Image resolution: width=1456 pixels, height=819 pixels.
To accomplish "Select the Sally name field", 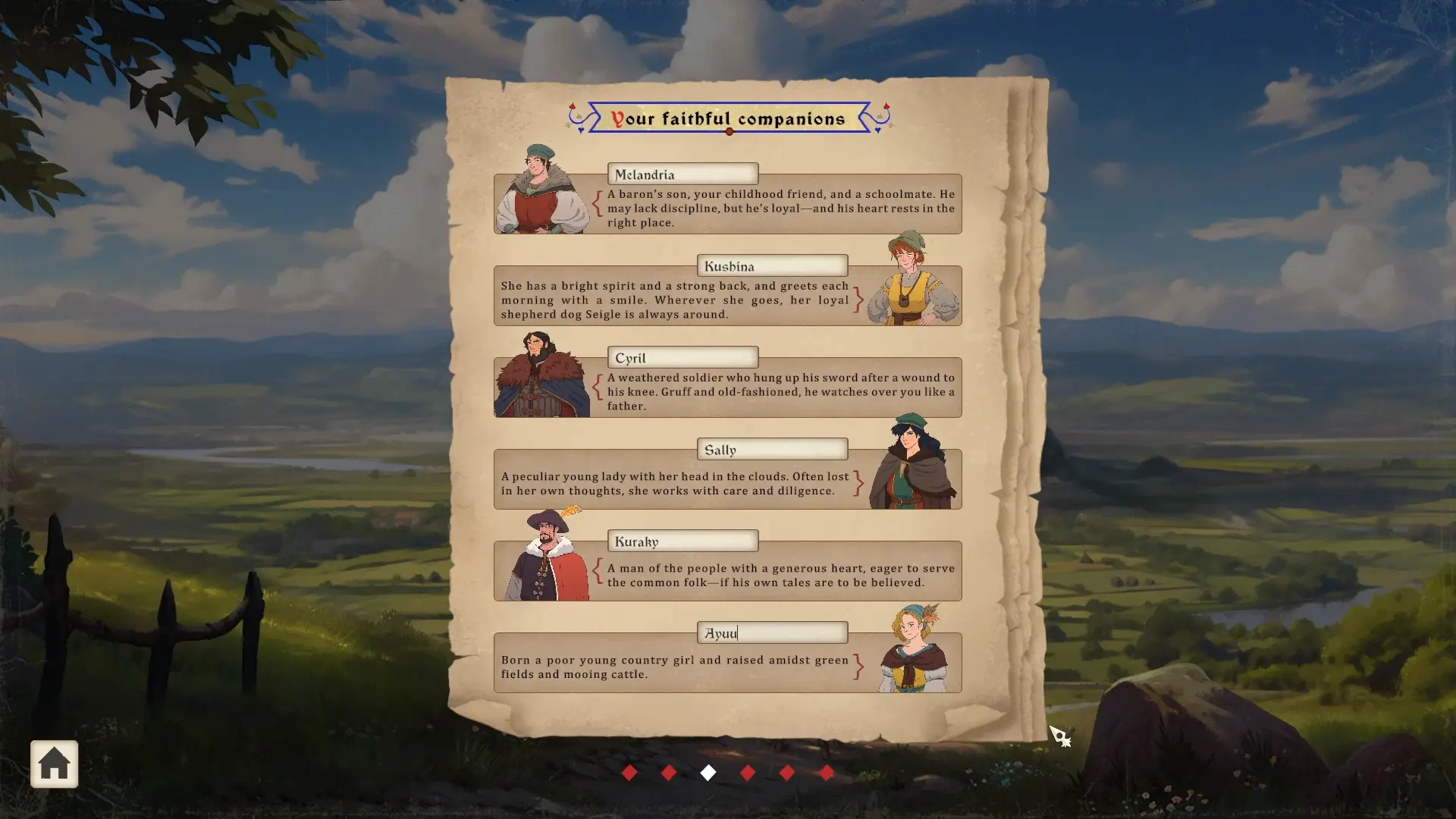I will coord(772,450).
